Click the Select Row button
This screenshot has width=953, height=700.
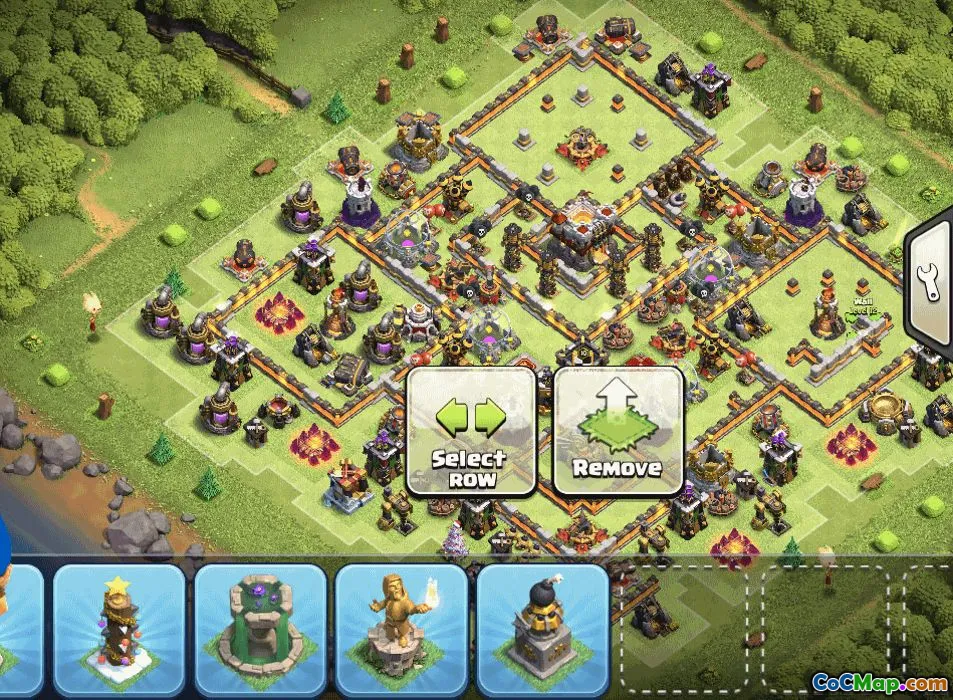coord(470,431)
